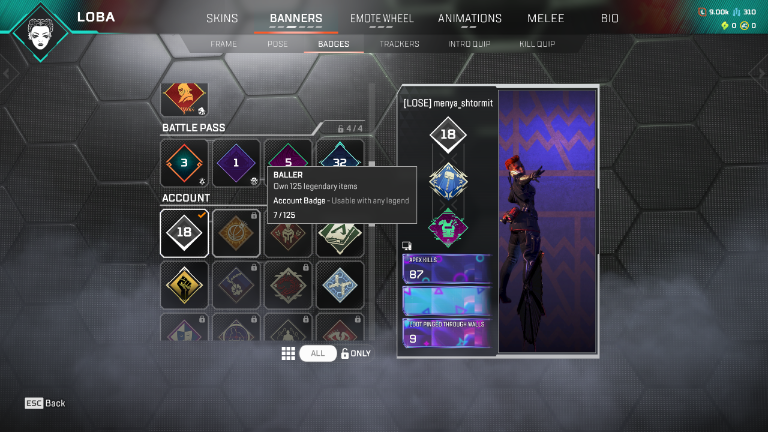The image size is (768, 432).
Task: Select the Frame sub-tab
Action: tap(224, 44)
